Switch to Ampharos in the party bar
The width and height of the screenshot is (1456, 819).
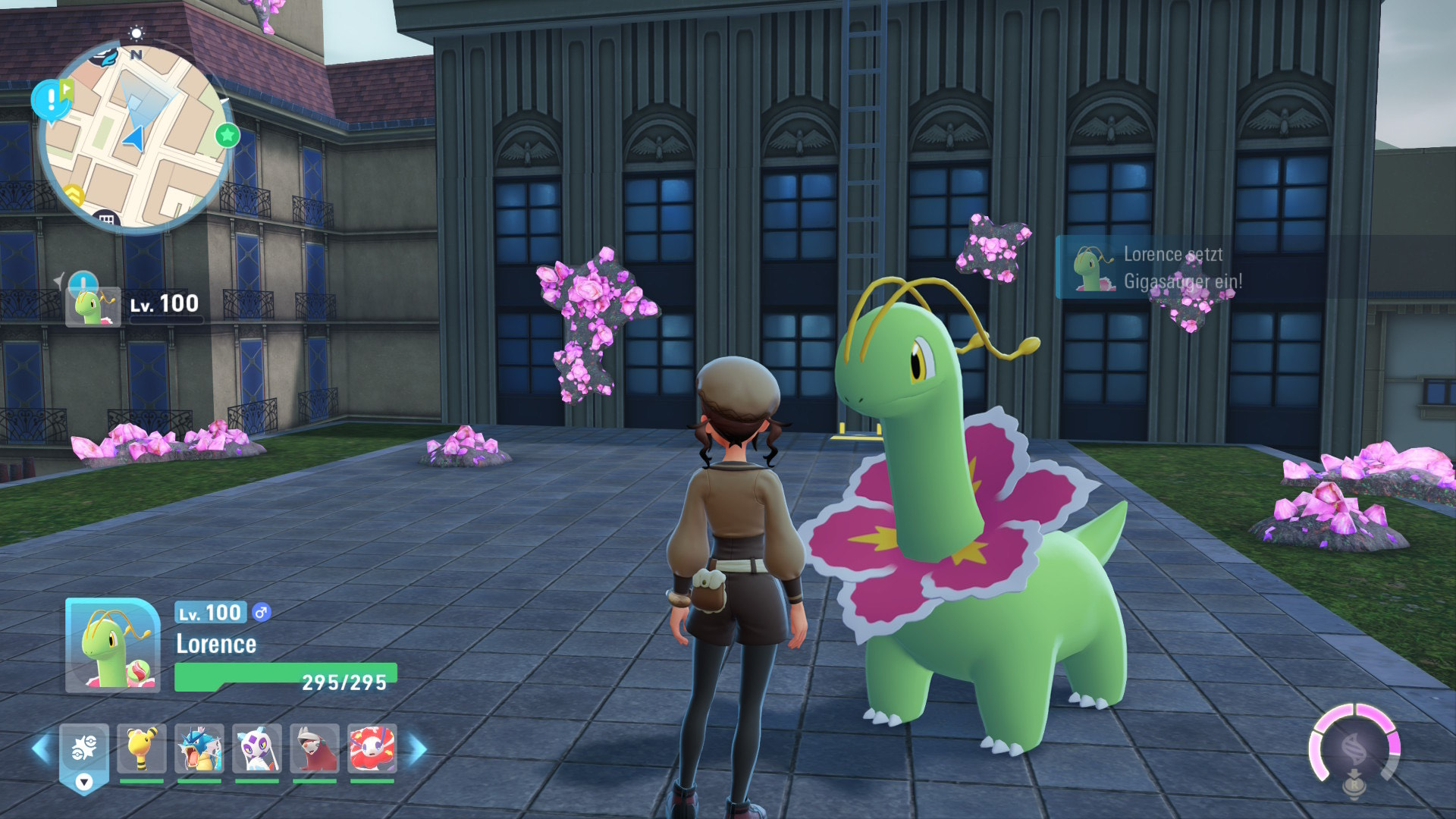click(142, 748)
